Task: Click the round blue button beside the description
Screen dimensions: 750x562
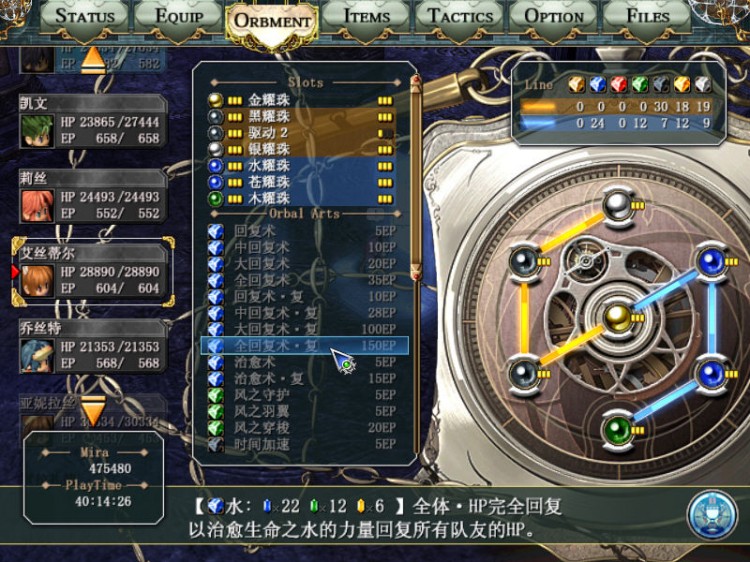Action: [711, 512]
